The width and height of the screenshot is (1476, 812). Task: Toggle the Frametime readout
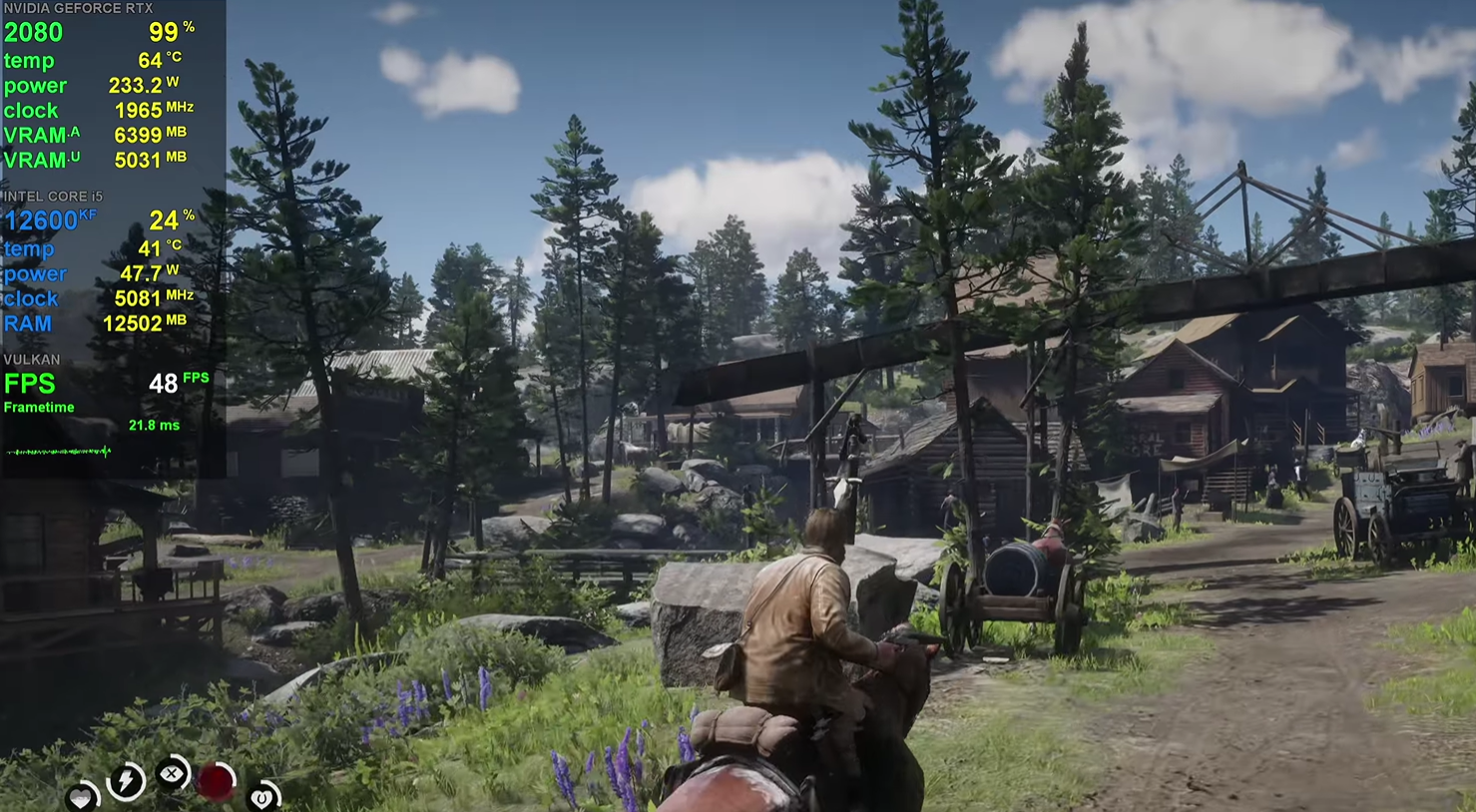38,407
